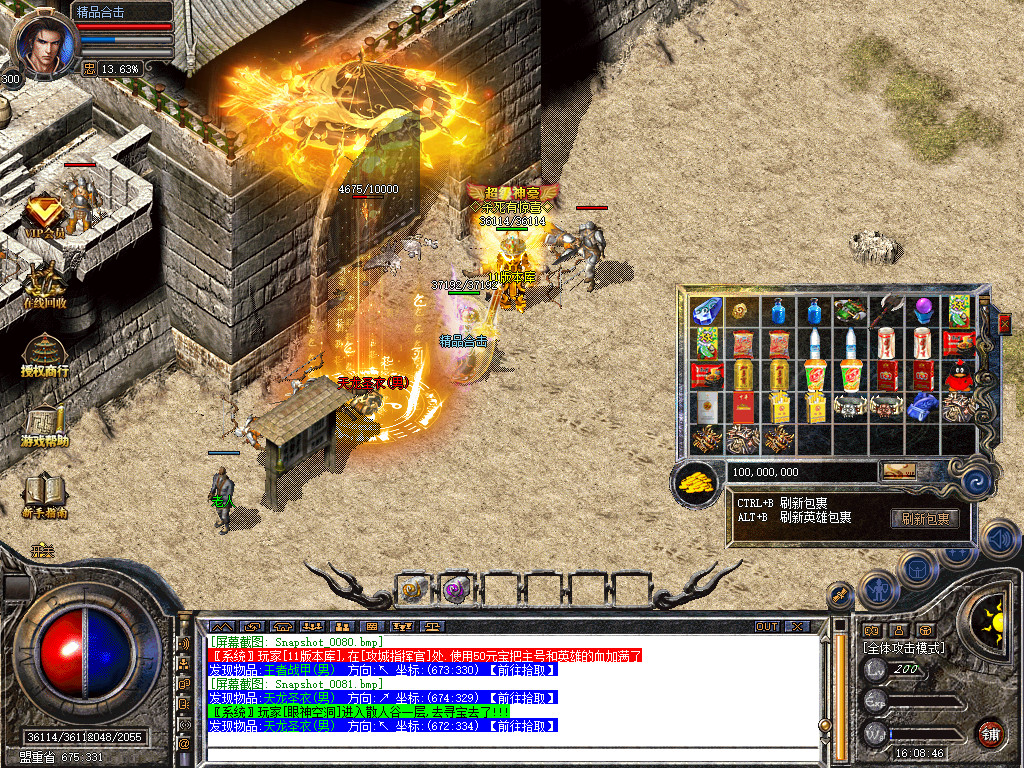
Task: Click the 刷新包裹 refresh bag button
Action: coord(924,518)
